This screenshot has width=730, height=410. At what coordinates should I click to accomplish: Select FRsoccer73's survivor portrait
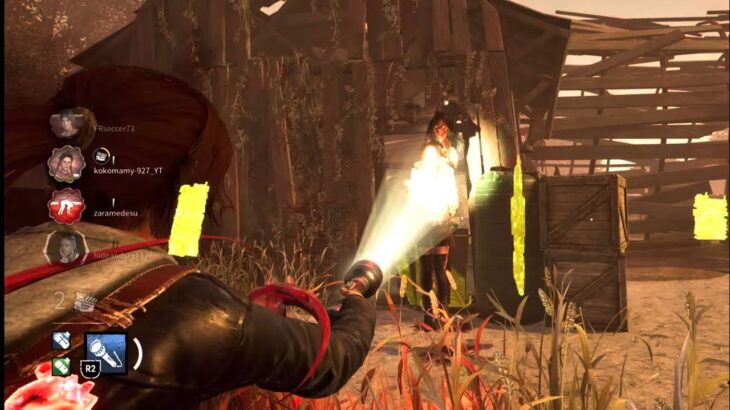[67, 123]
